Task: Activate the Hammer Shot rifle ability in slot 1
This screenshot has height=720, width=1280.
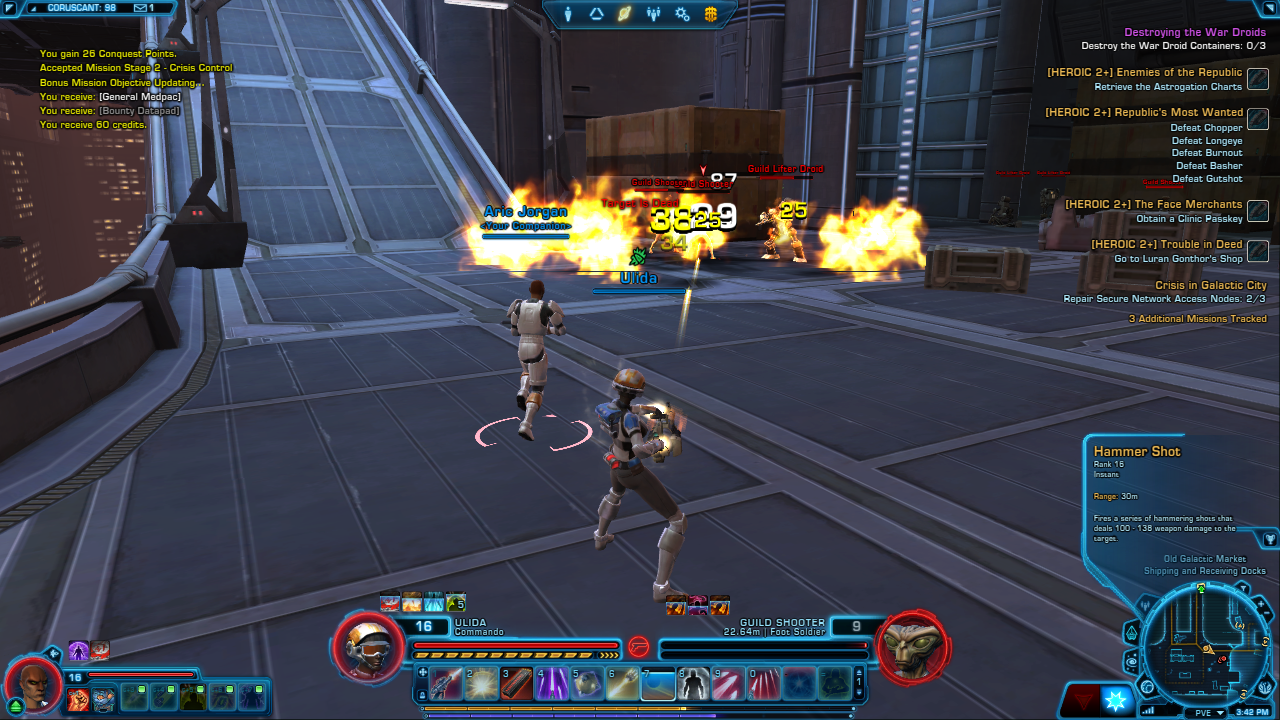Action: tap(447, 684)
